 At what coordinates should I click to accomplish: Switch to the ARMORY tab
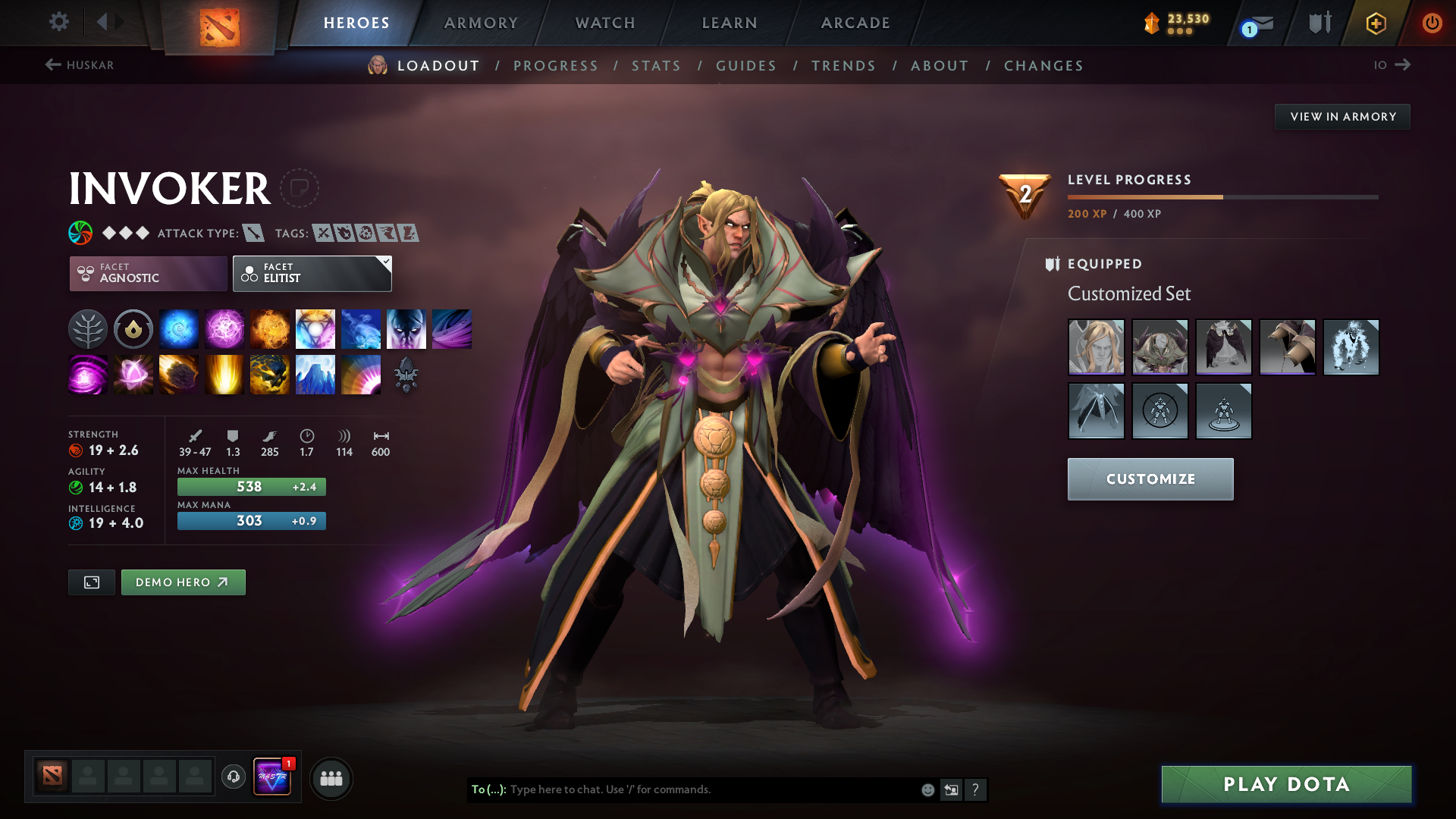(x=480, y=23)
